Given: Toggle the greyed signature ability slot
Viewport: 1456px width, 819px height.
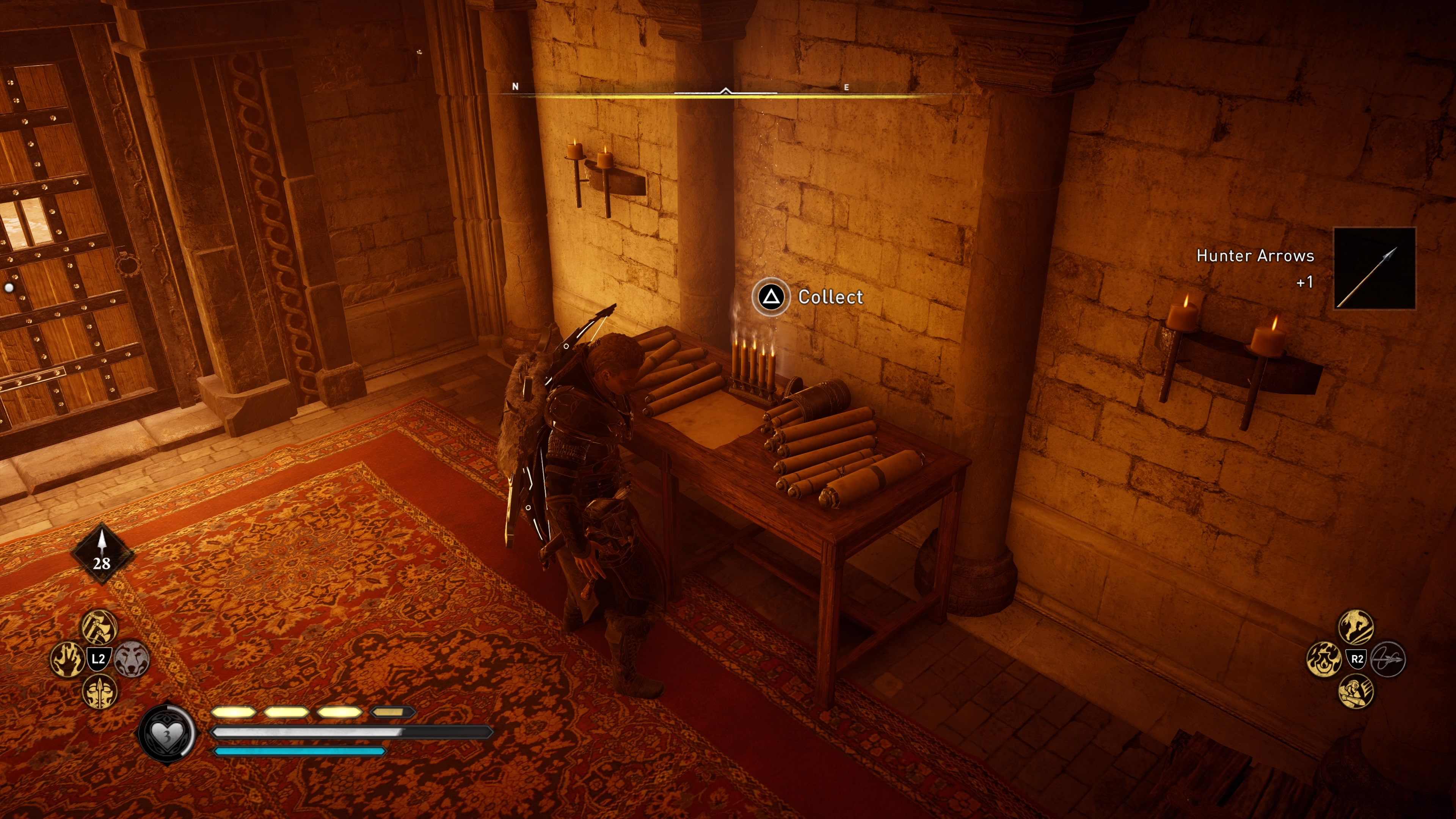Looking at the screenshot, I should tap(1388, 660).
